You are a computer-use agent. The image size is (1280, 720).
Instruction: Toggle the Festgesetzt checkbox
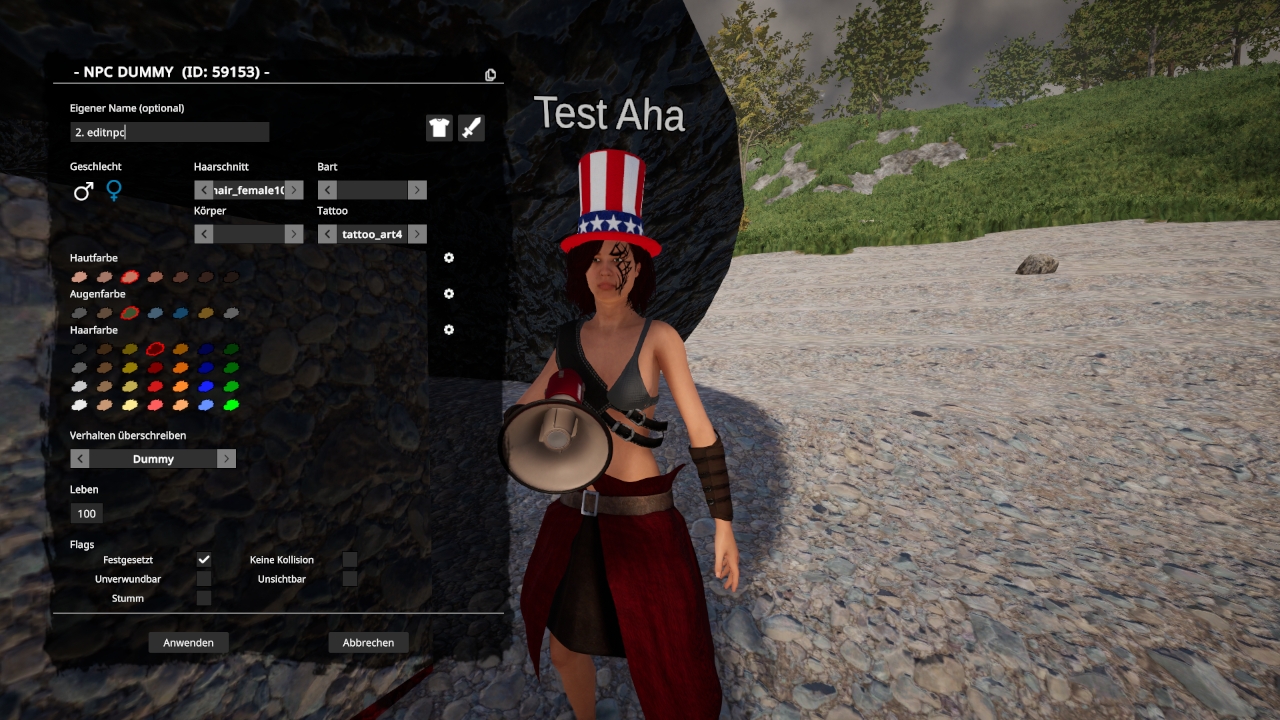click(204, 560)
